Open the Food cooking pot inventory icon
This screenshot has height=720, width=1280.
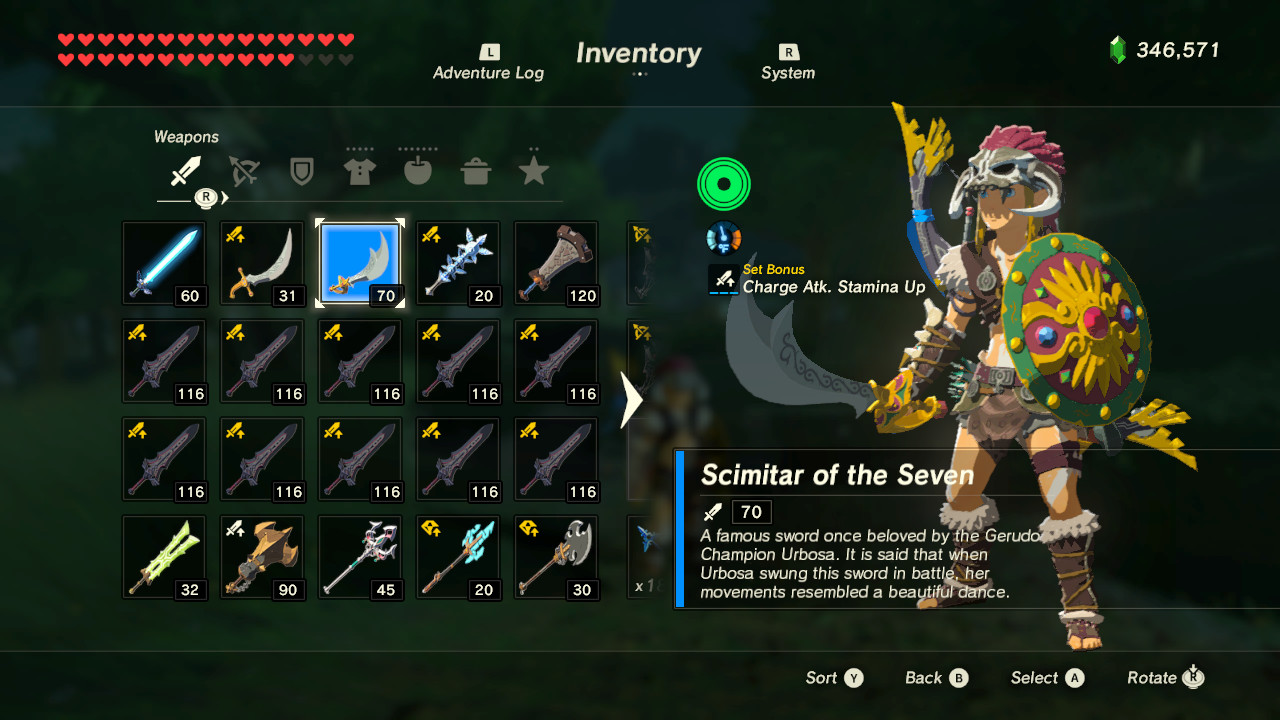tap(475, 170)
